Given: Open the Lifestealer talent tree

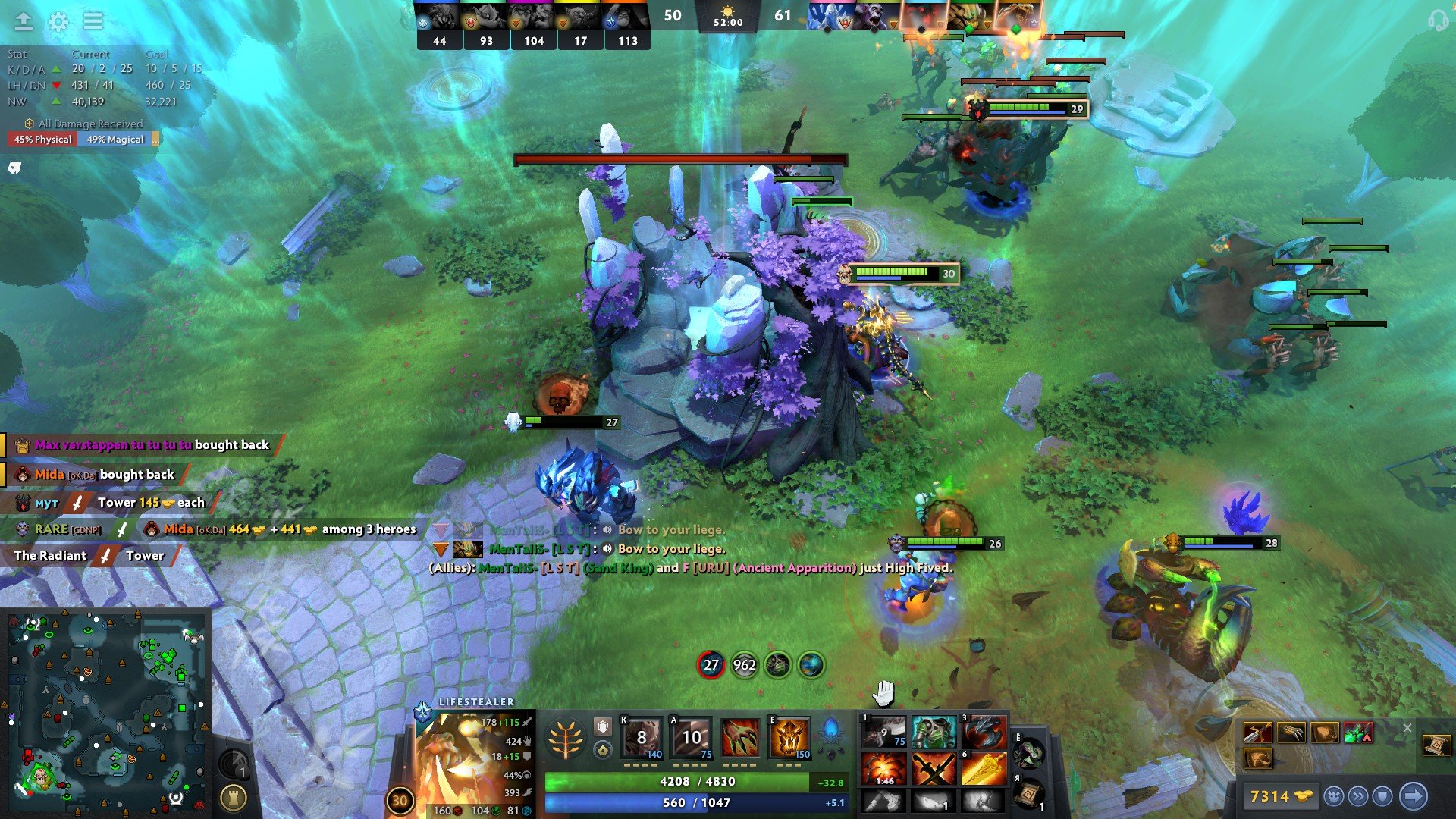Looking at the screenshot, I should click(565, 739).
